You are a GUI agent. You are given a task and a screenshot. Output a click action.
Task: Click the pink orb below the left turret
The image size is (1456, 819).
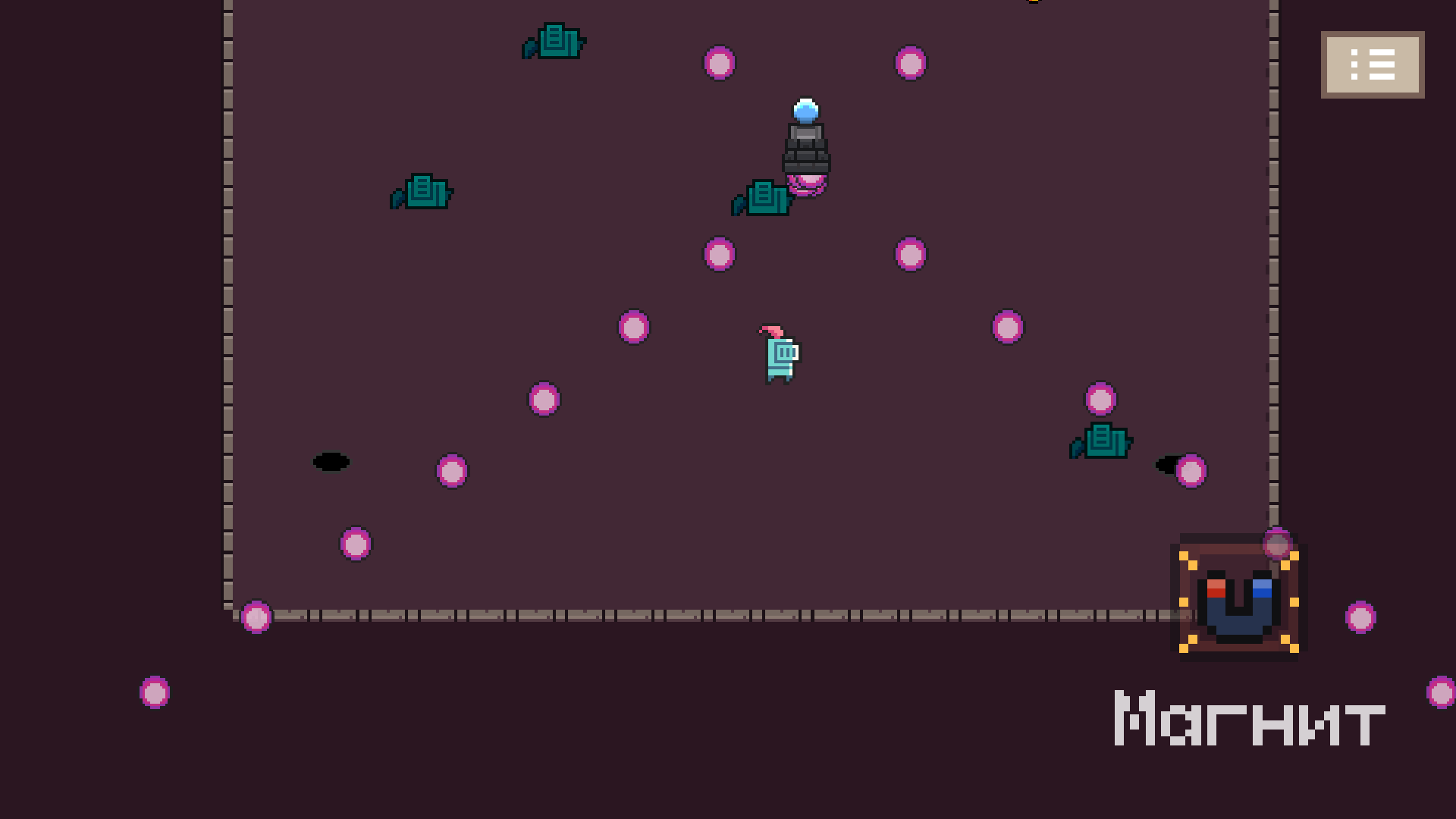click(x=450, y=471)
